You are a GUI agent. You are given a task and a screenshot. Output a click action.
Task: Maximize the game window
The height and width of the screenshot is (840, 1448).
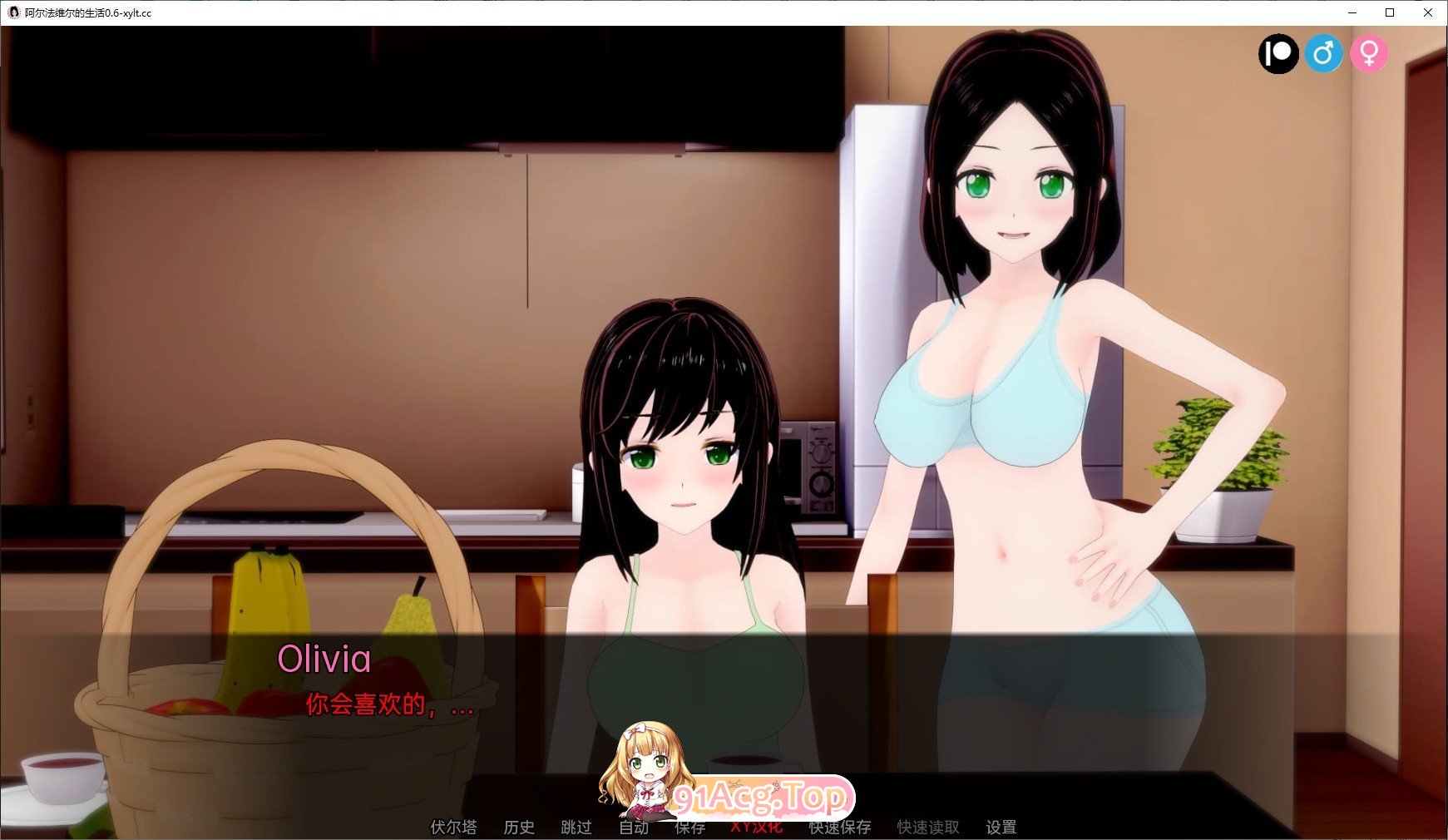click(1389, 12)
